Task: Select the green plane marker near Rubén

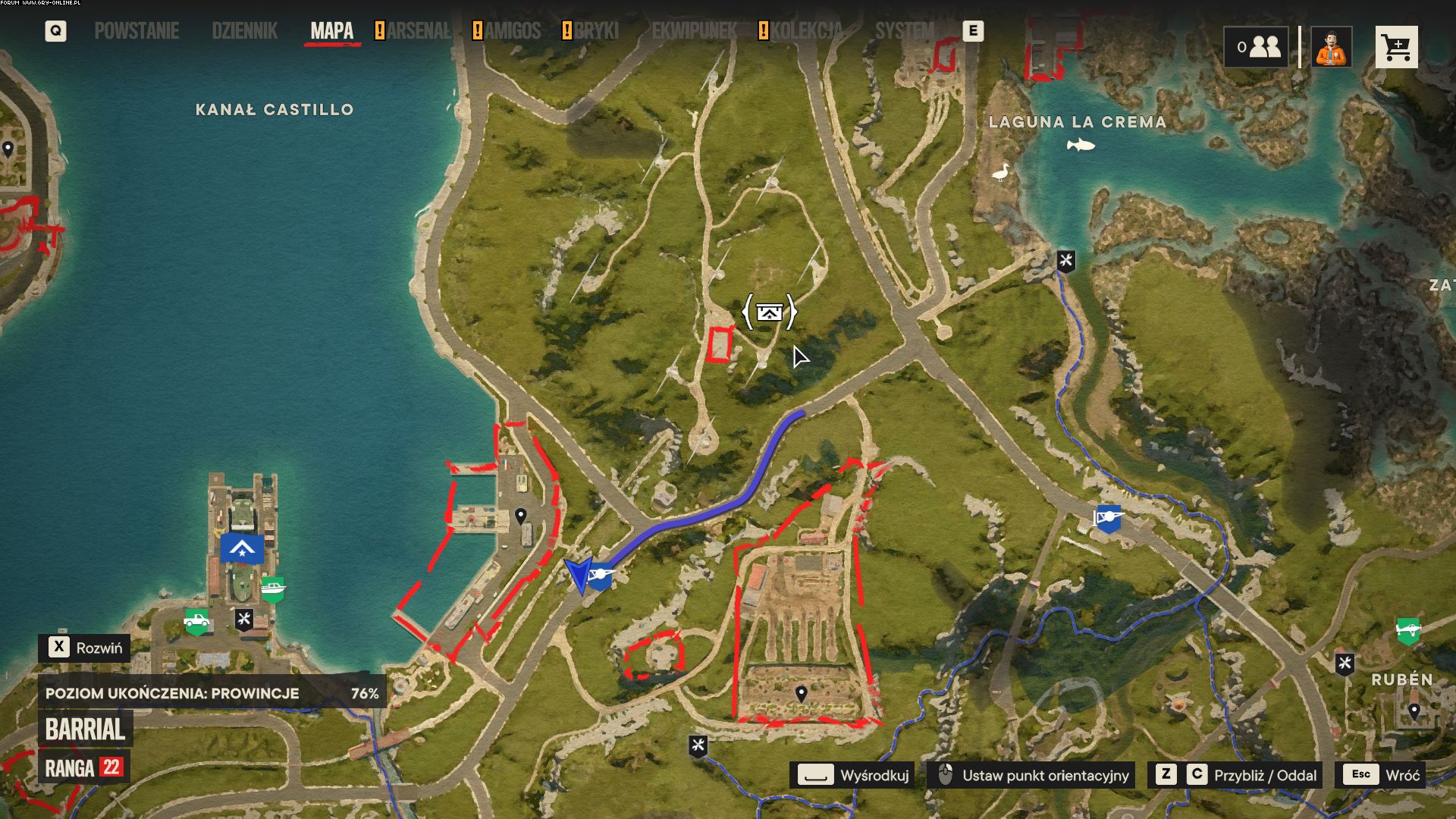Action: coord(1407,629)
